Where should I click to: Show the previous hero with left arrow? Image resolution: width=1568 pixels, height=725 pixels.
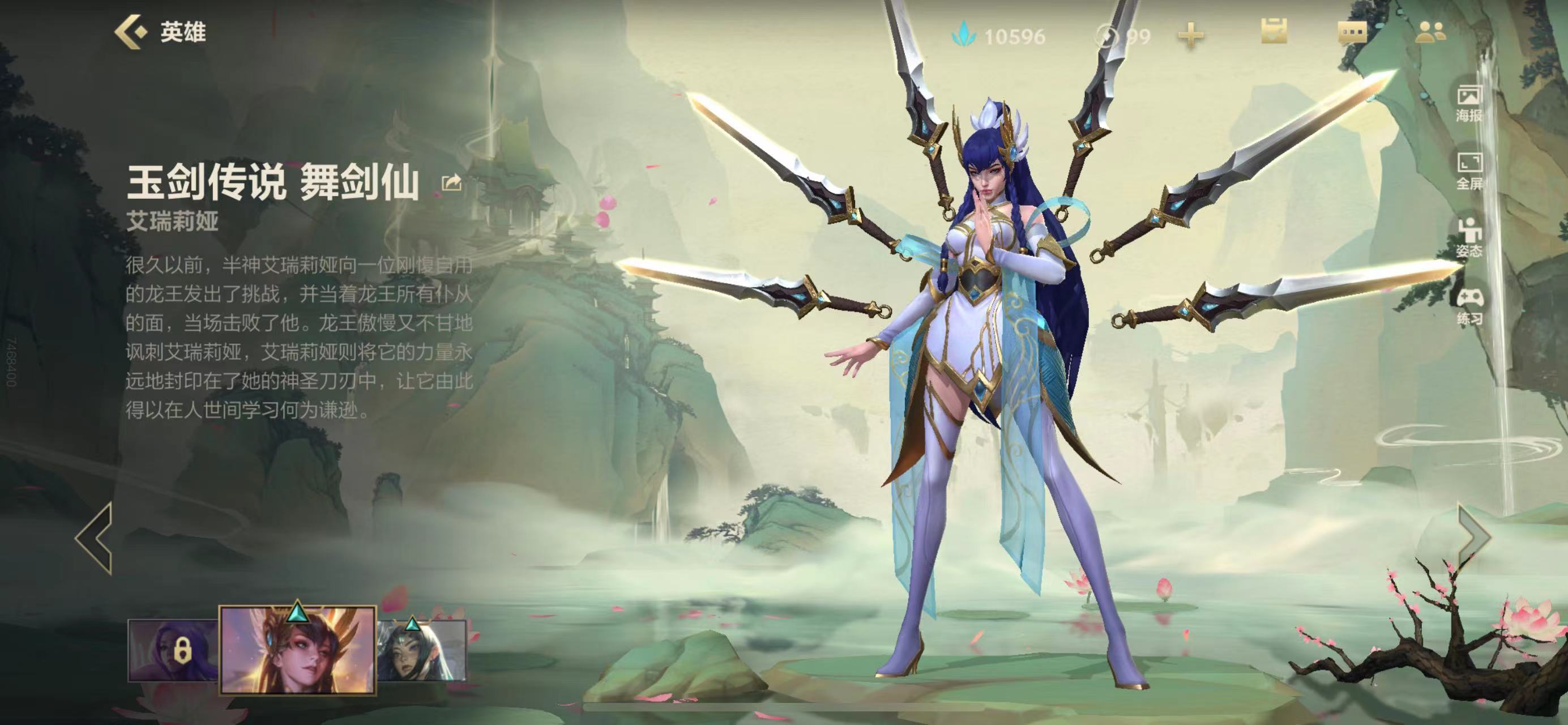point(95,538)
